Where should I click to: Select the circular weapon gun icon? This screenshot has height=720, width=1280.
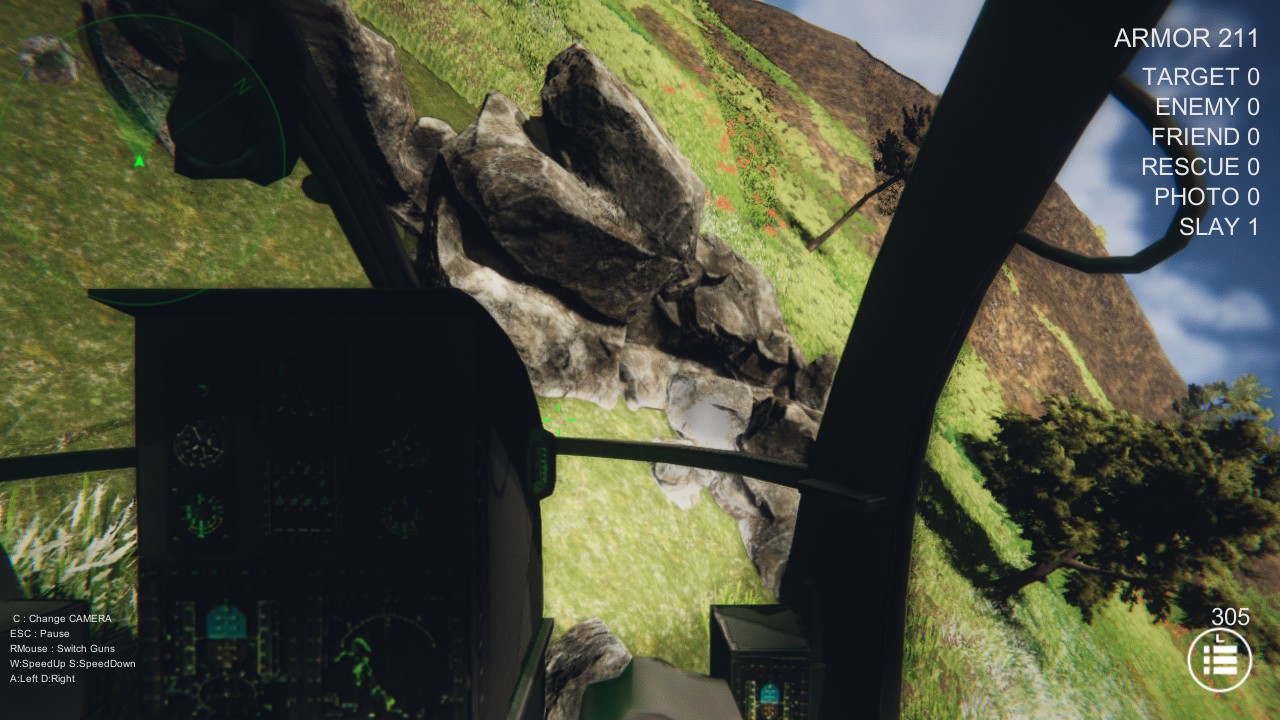(1220, 657)
